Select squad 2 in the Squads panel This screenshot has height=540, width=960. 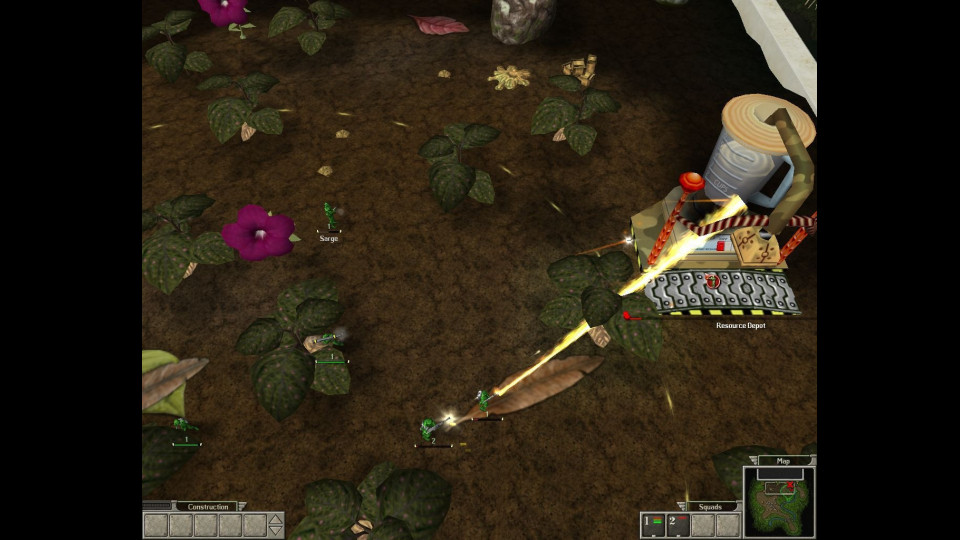pyautogui.click(x=678, y=525)
